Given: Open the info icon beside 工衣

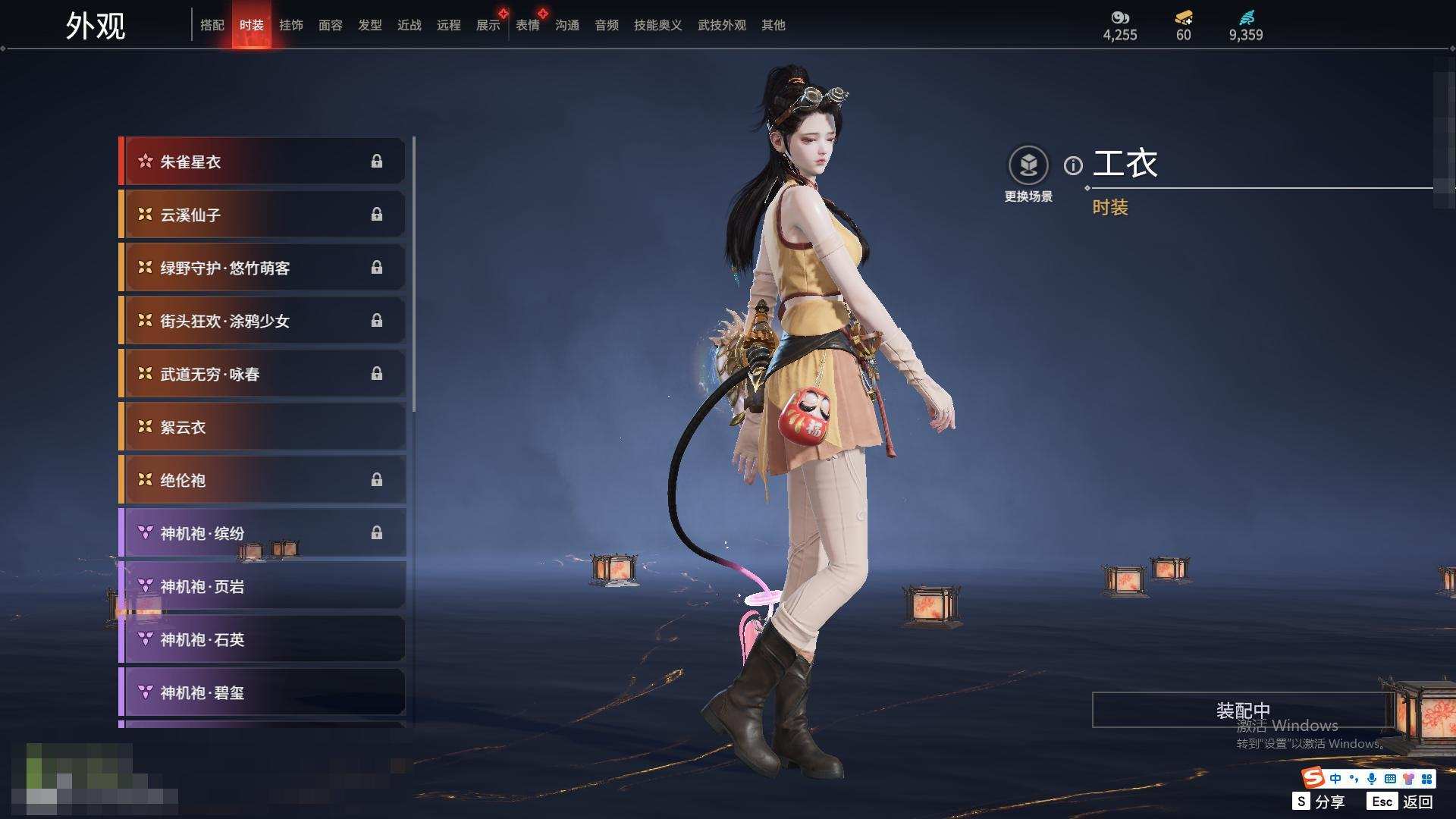Looking at the screenshot, I should coord(1073,165).
